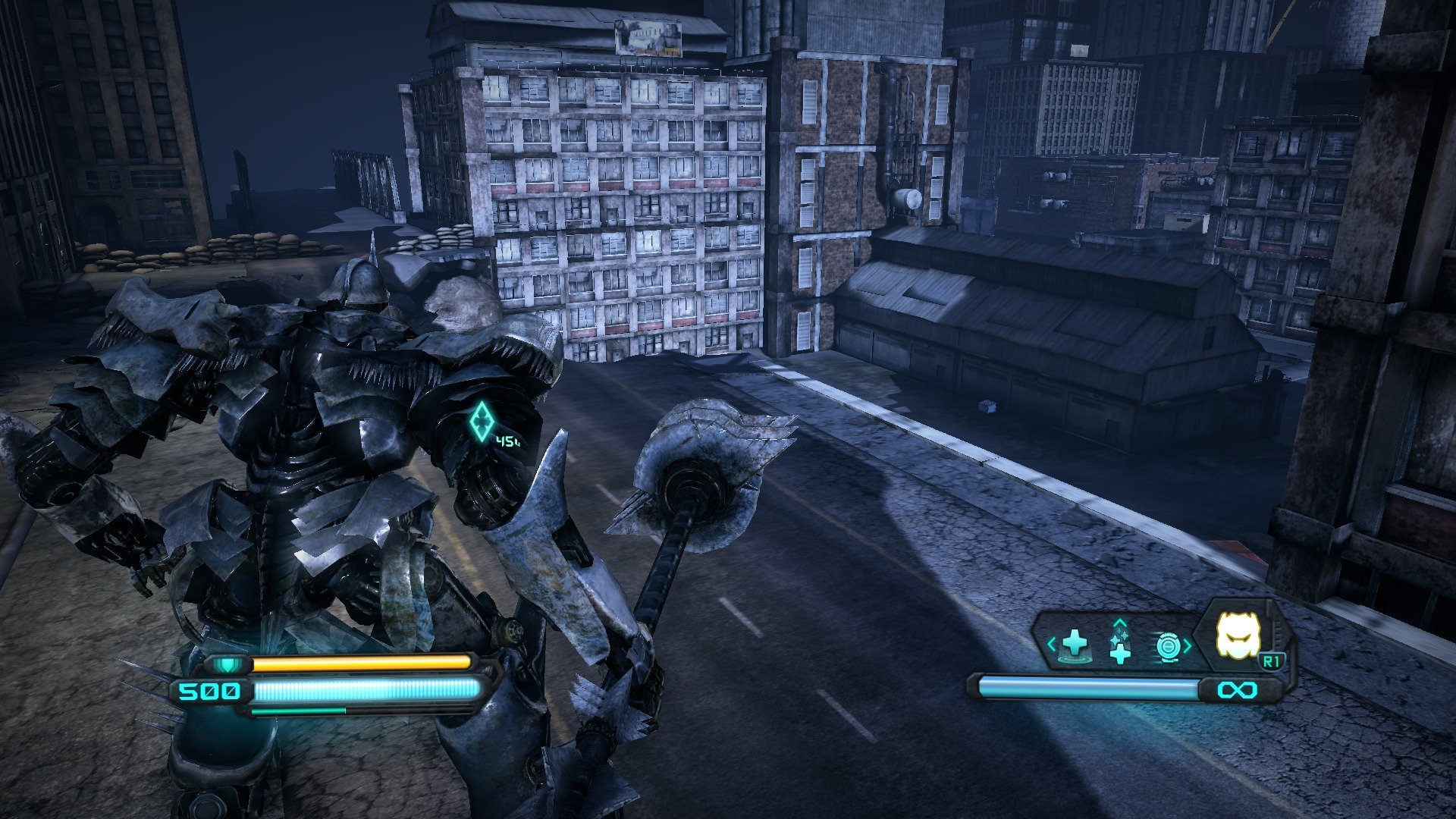The width and height of the screenshot is (1456, 819).
Task: Click the left chevron to cycle abilities
Action: tap(1052, 644)
